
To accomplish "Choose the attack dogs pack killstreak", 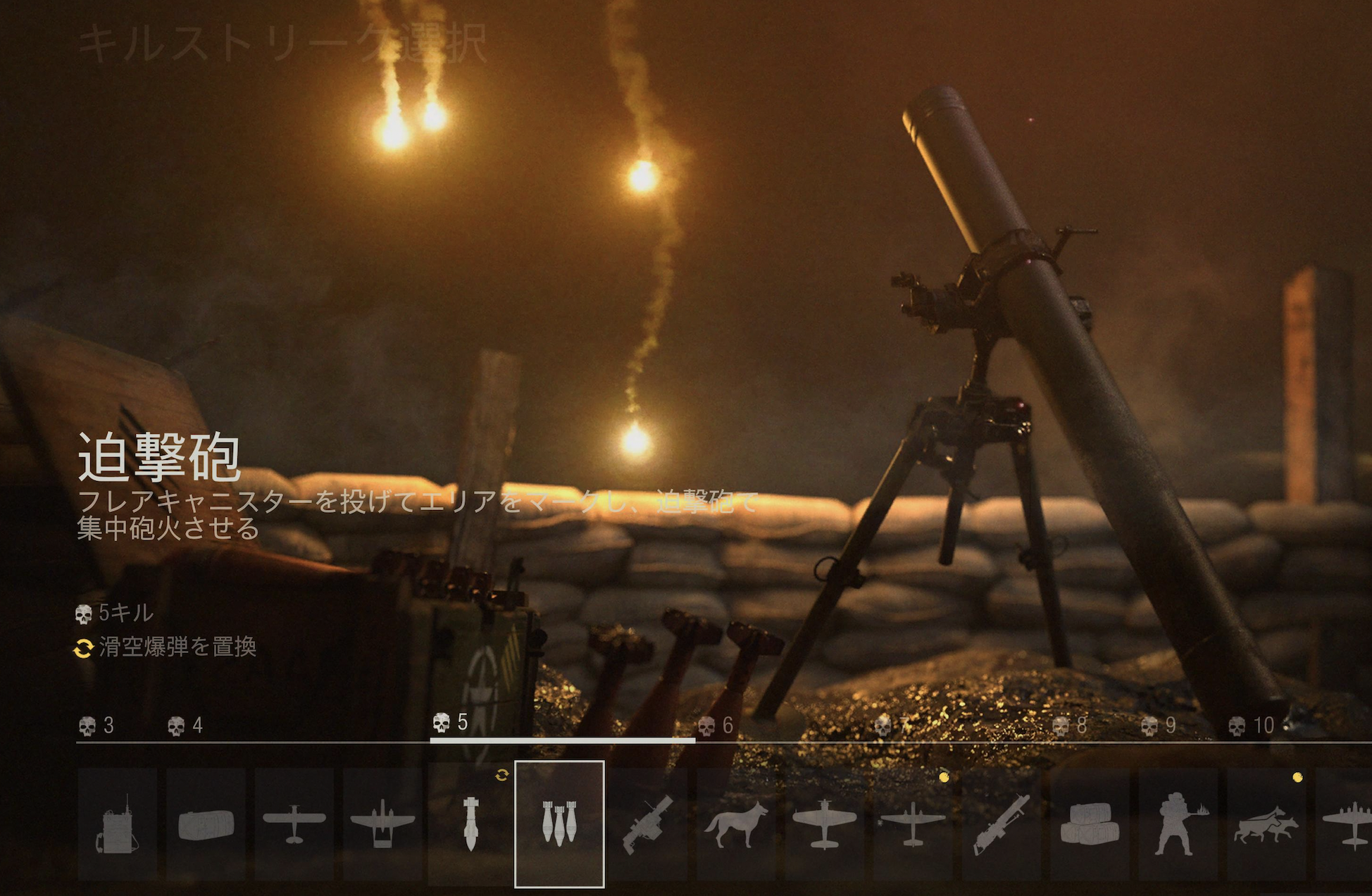I will pos(1266,824).
